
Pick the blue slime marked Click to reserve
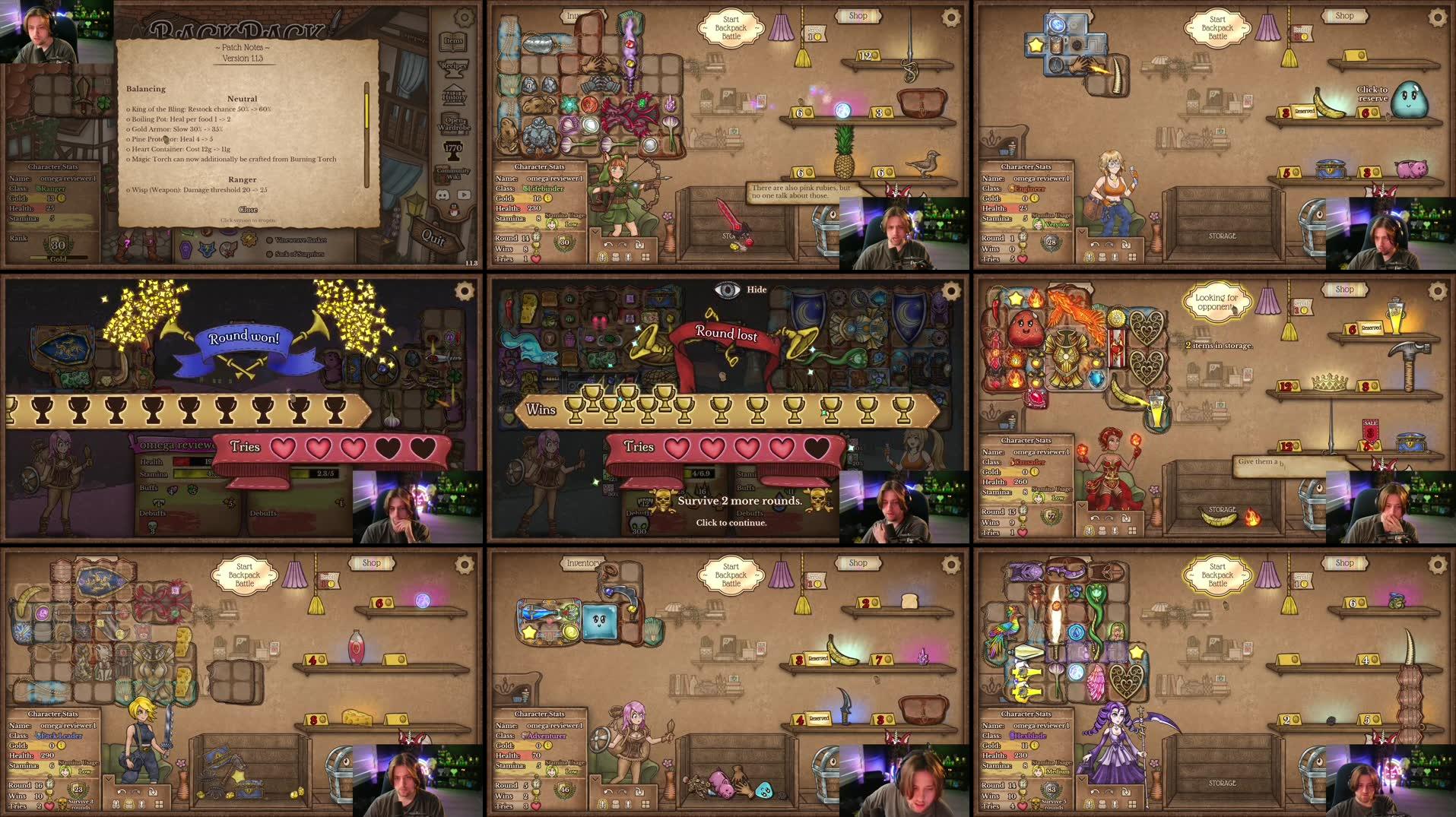[x=1409, y=101]
